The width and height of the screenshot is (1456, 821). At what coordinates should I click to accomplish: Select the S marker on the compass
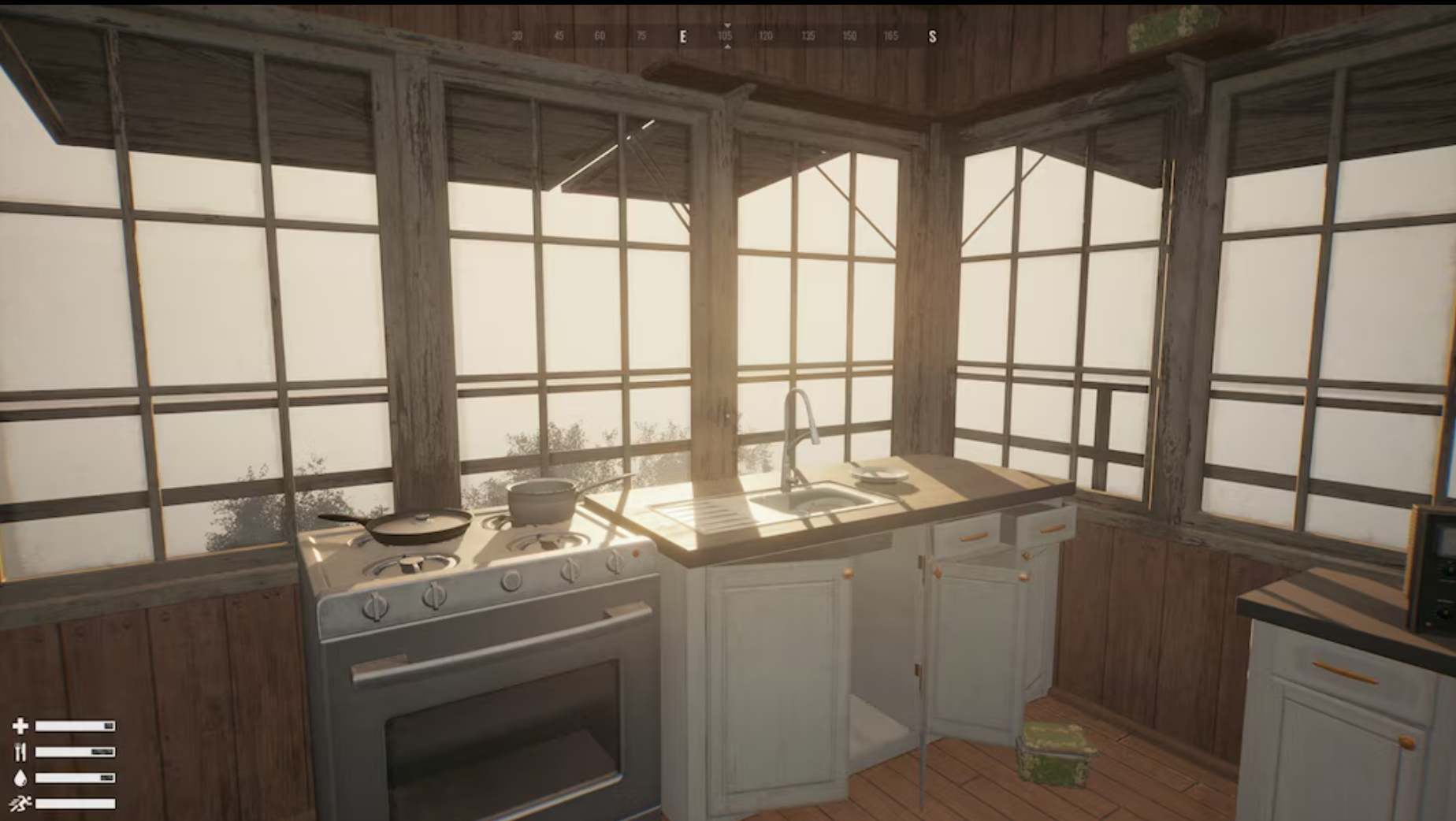click(x=932, y=35)
